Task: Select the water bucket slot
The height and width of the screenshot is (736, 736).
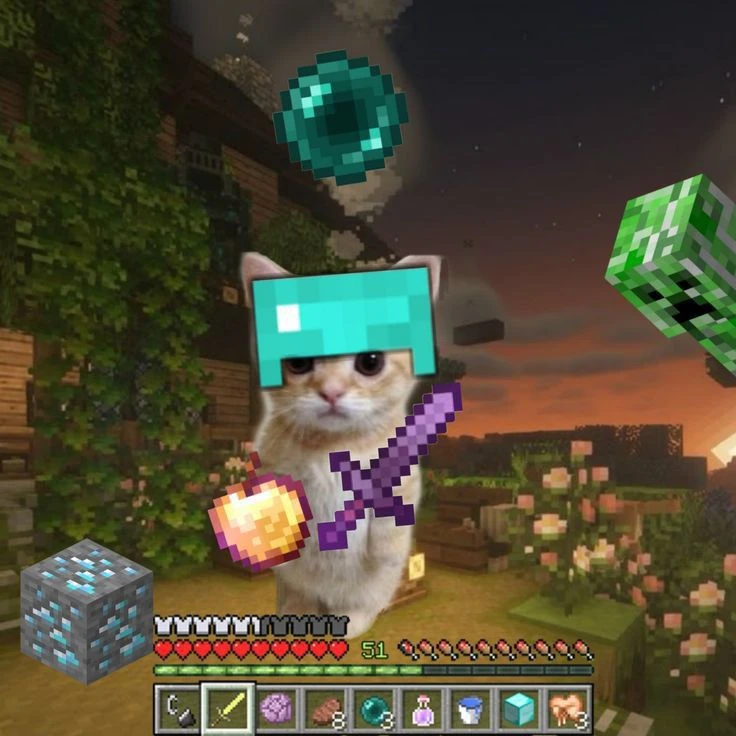Action: click(470, 709)
